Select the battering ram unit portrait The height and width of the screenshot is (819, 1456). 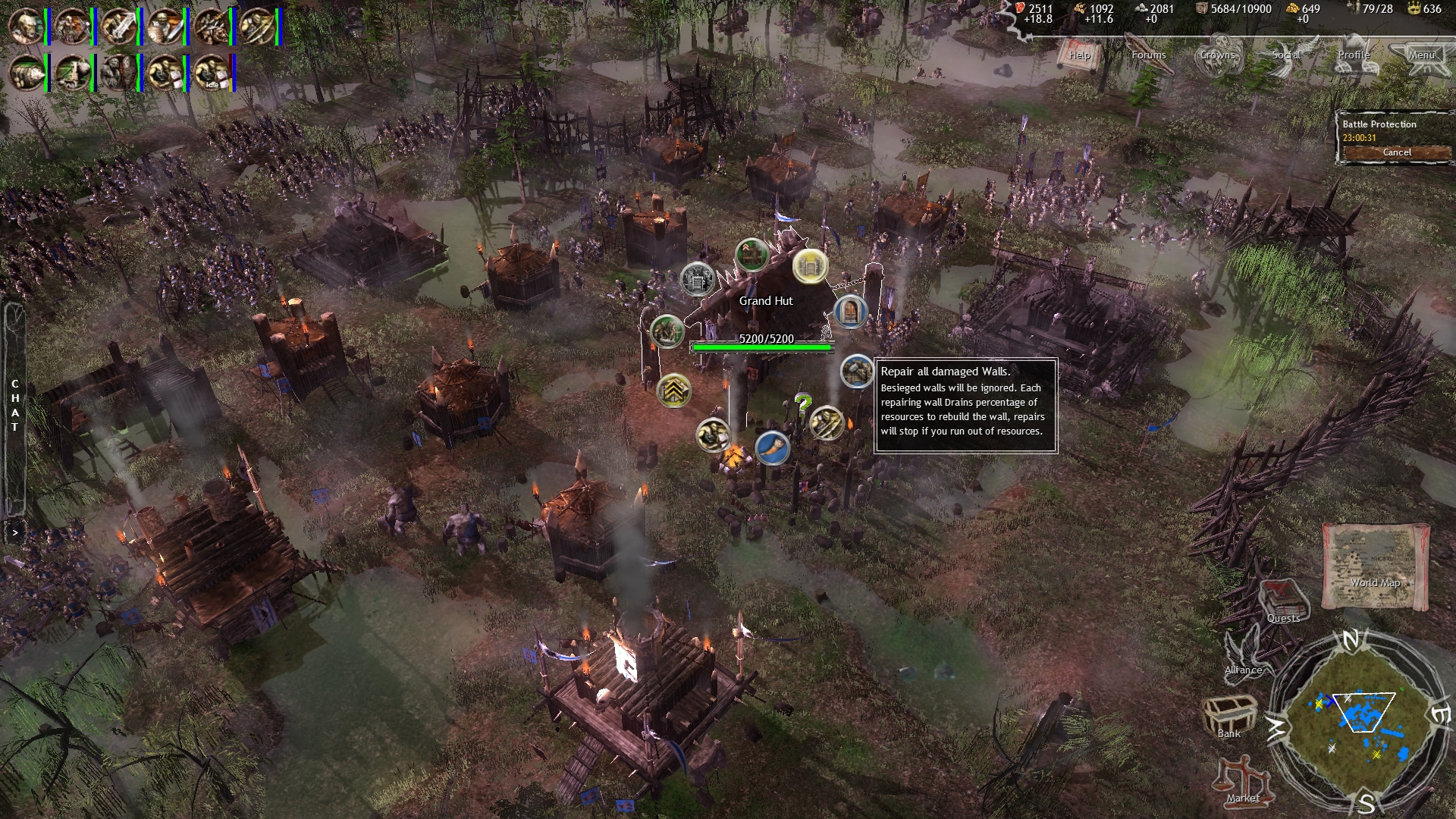click(27, 73)
